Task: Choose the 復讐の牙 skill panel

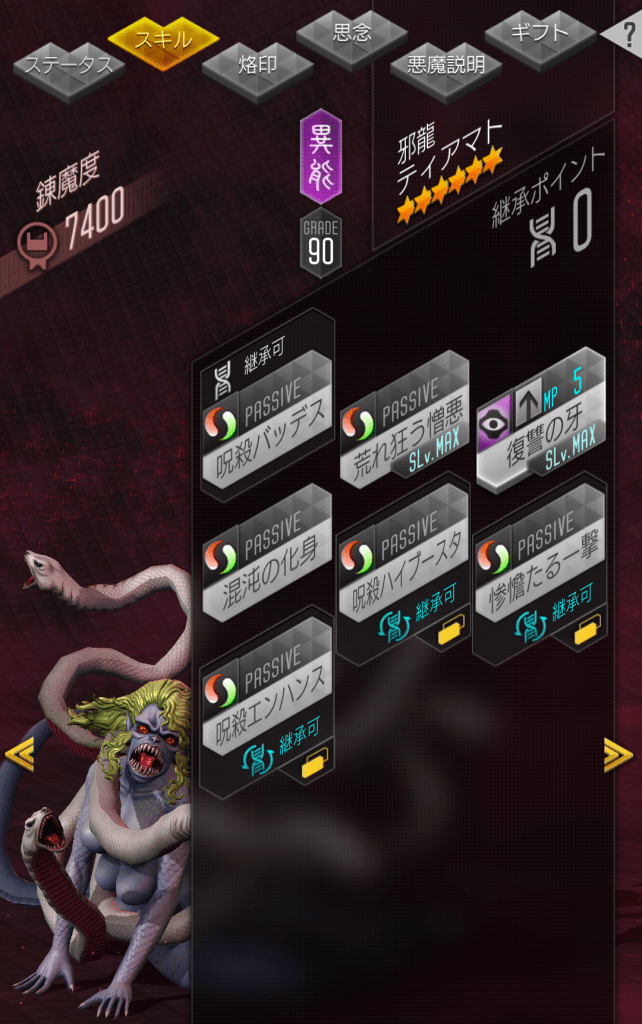Action: click(x=540, y=421)
